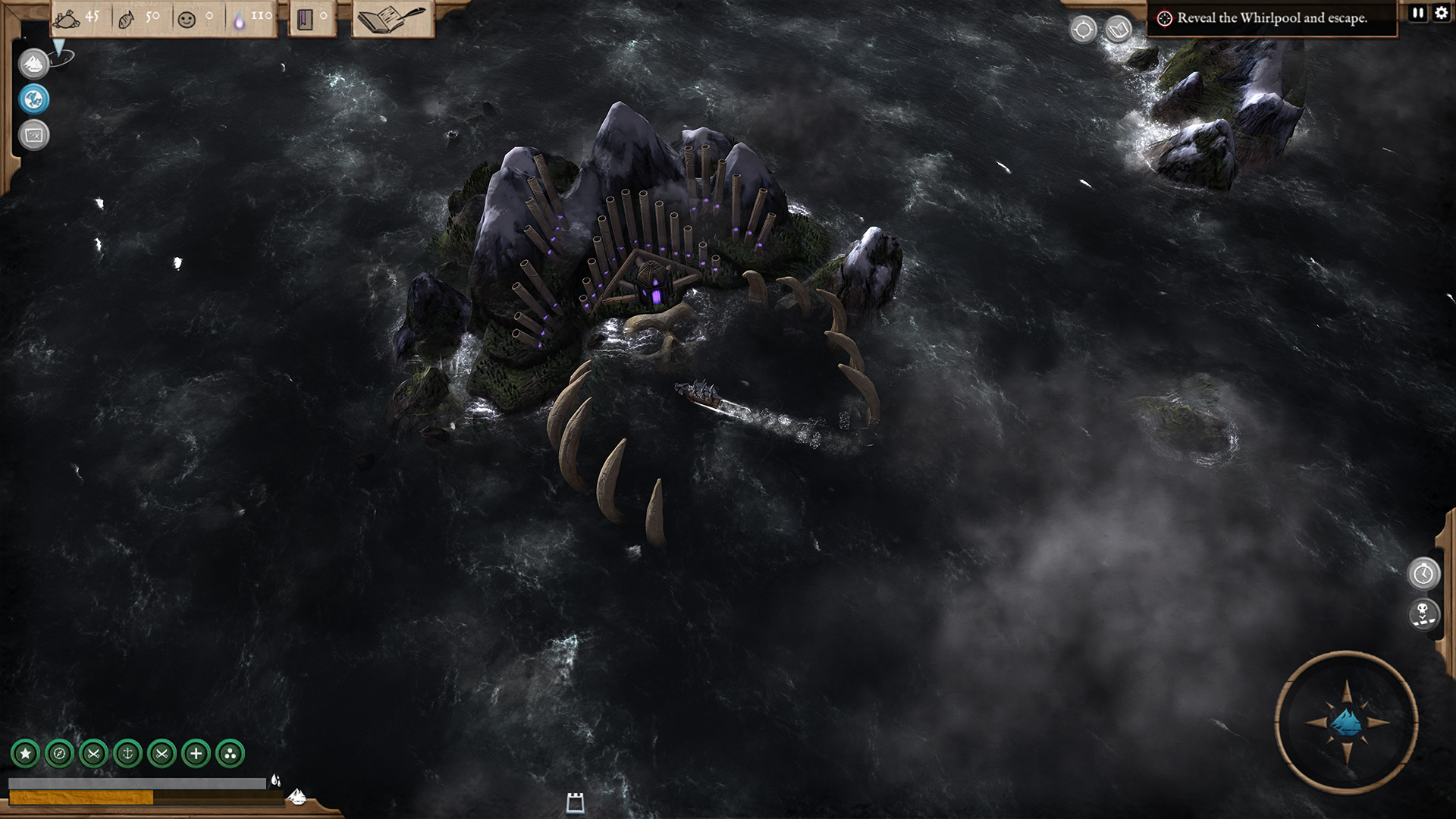Click the compass rose with ship

(1347, 722)
